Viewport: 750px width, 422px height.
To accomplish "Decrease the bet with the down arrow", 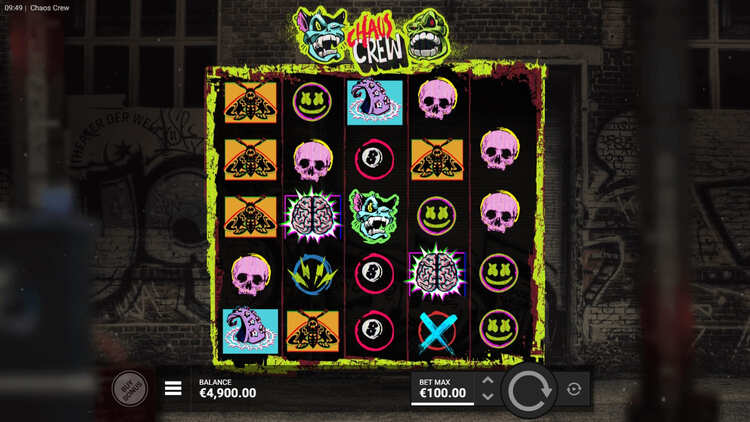I will [x=488, y=397].
